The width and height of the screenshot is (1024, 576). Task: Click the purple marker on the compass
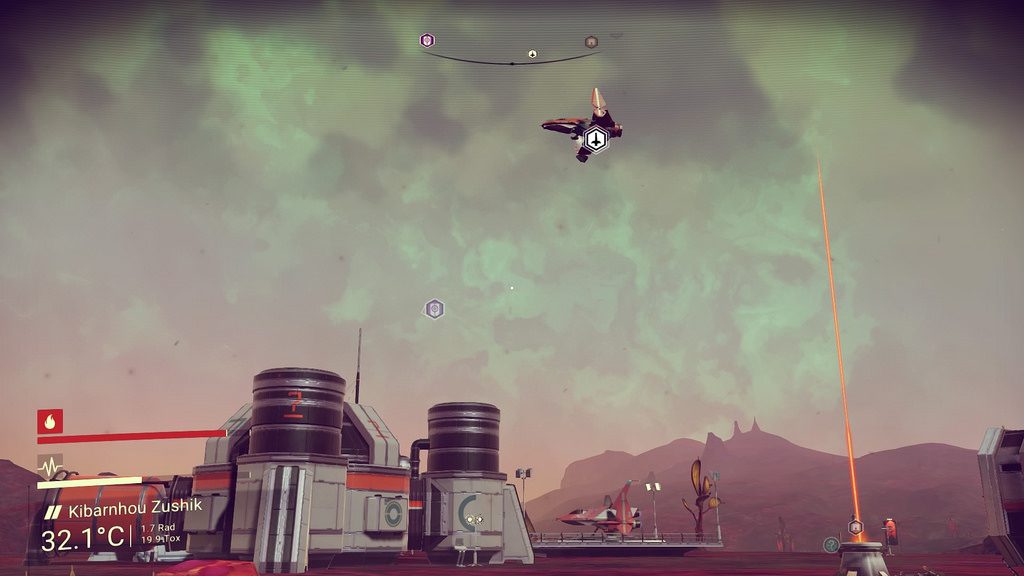click(427, 41)
